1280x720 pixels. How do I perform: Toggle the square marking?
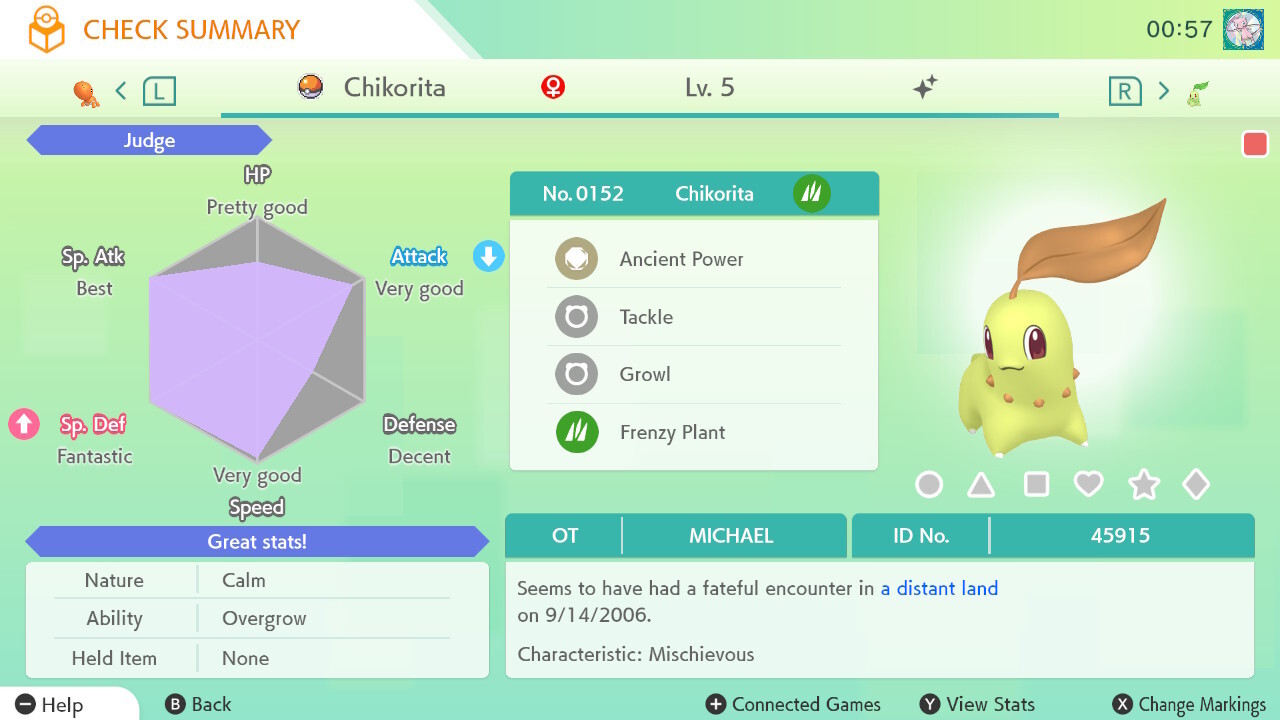pyautogui.click(x=1036, y=485)
